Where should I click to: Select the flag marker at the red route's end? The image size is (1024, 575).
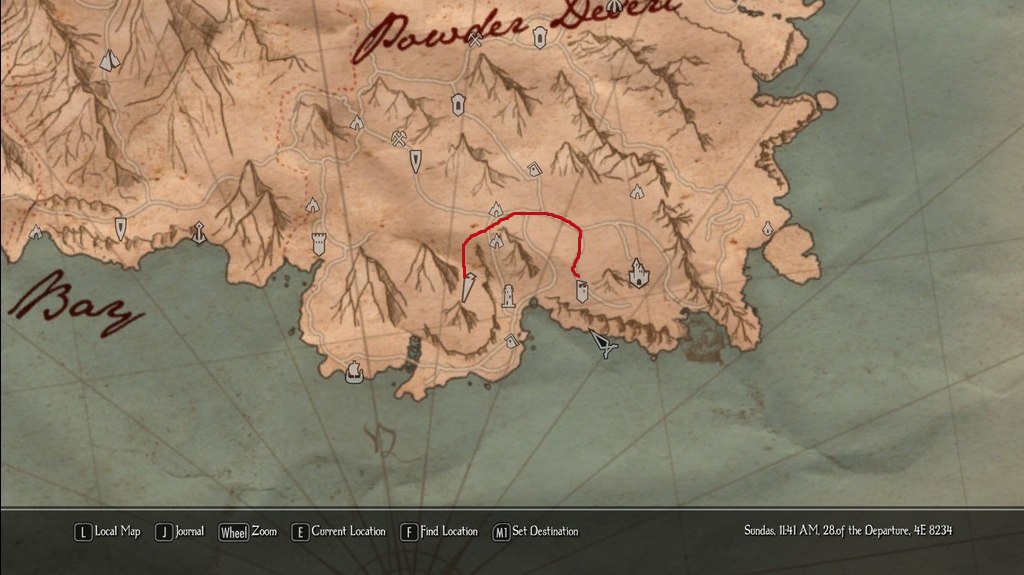(x=581, y=290)
